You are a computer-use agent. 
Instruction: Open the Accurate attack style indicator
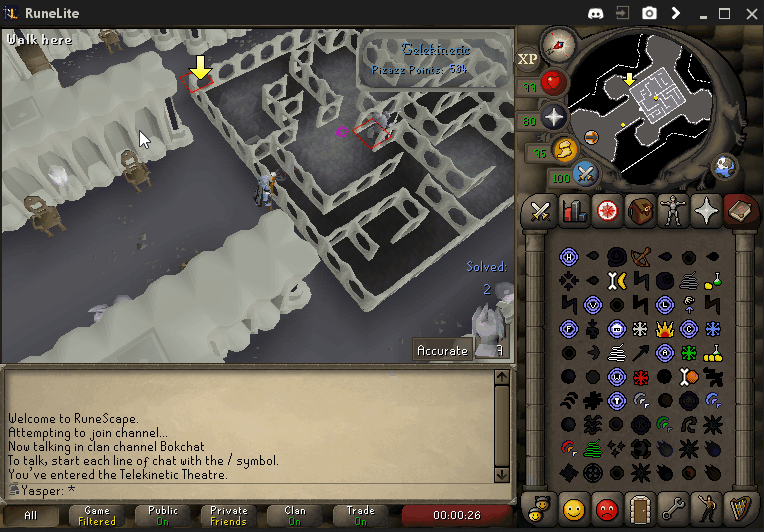(443, 350)
